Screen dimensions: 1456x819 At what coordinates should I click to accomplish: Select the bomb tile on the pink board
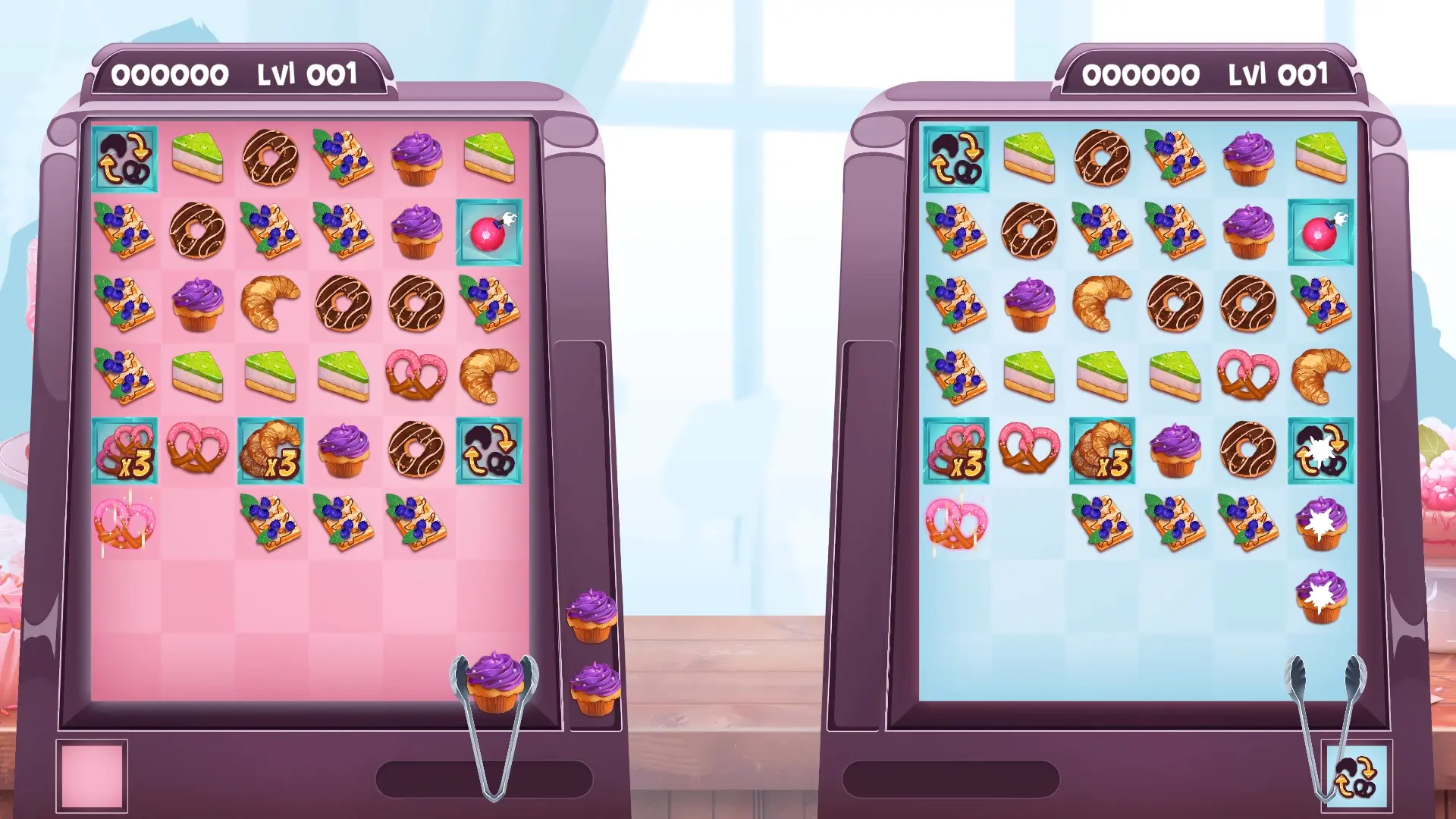[x=488, y=232]
